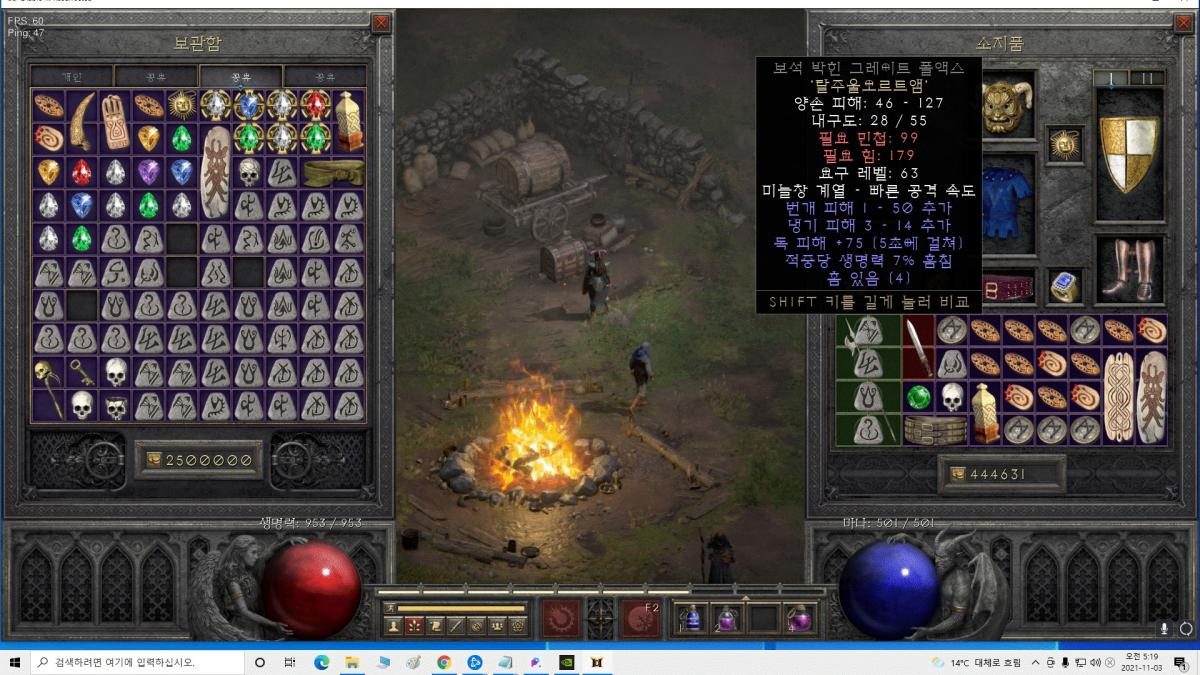Close the stash window
This screenshot has width=1200, height=675.
point(381,23)
